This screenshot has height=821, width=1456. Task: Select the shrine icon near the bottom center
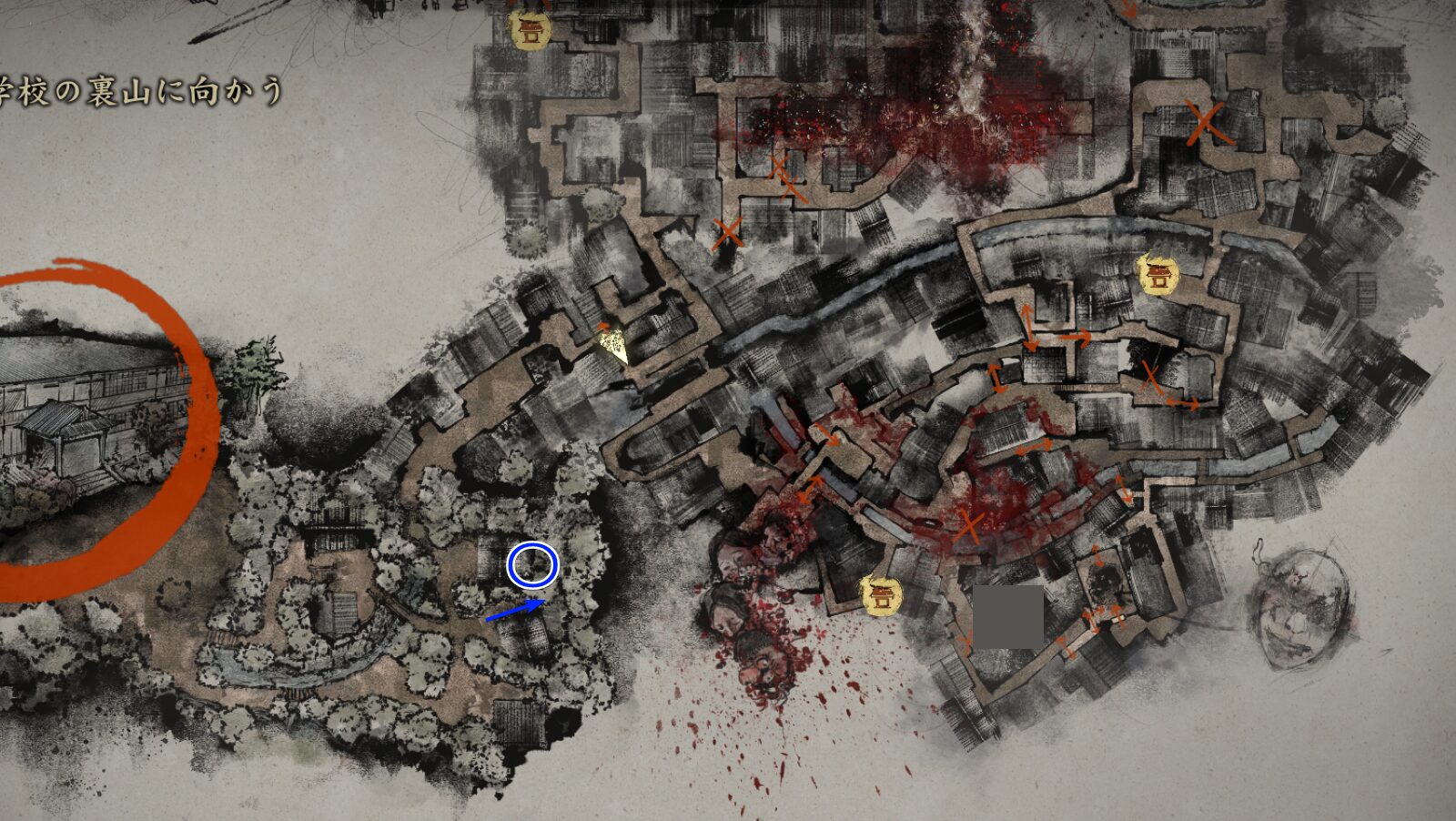pos(879,596)
